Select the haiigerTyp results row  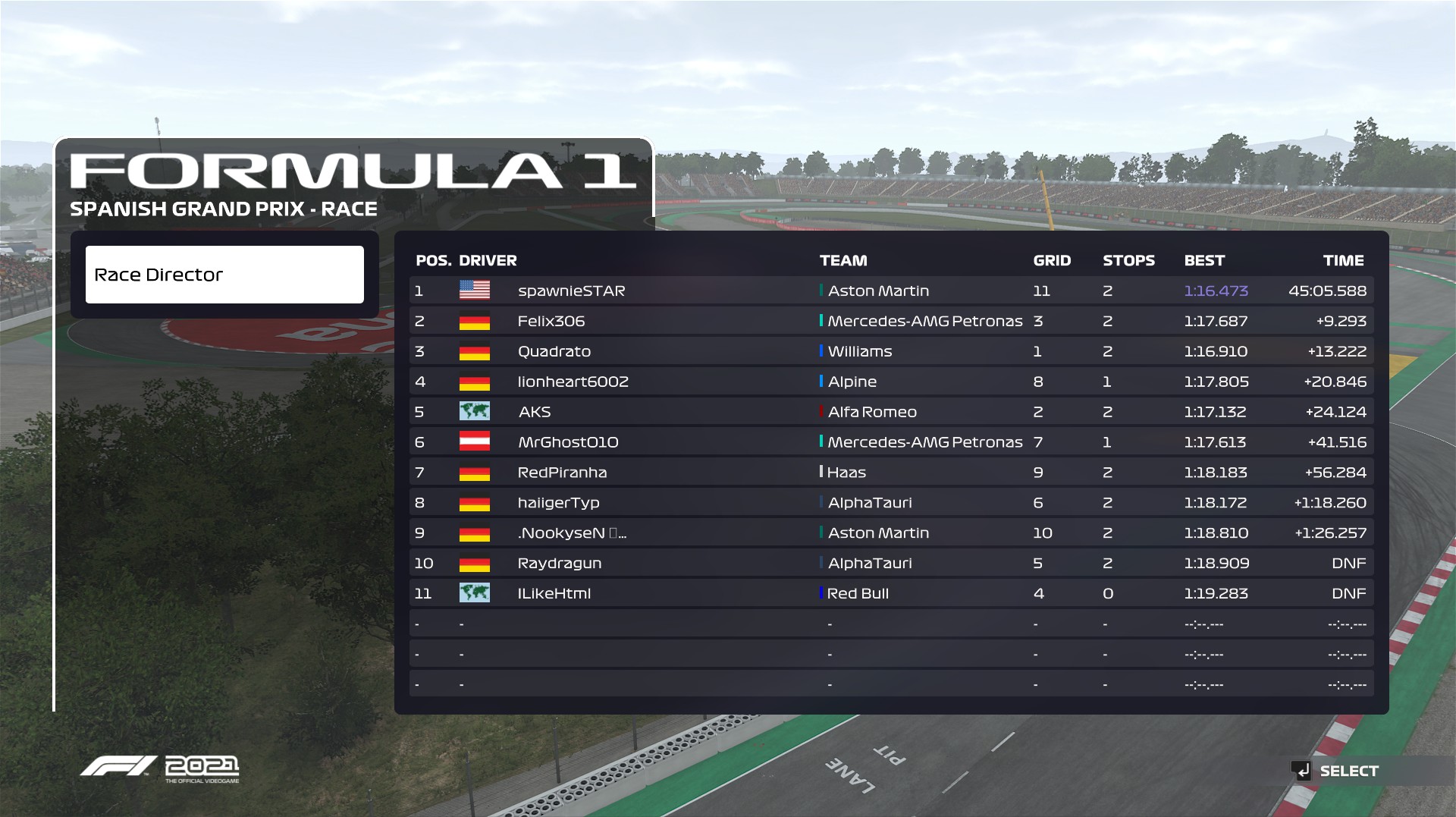click(891, 503)
